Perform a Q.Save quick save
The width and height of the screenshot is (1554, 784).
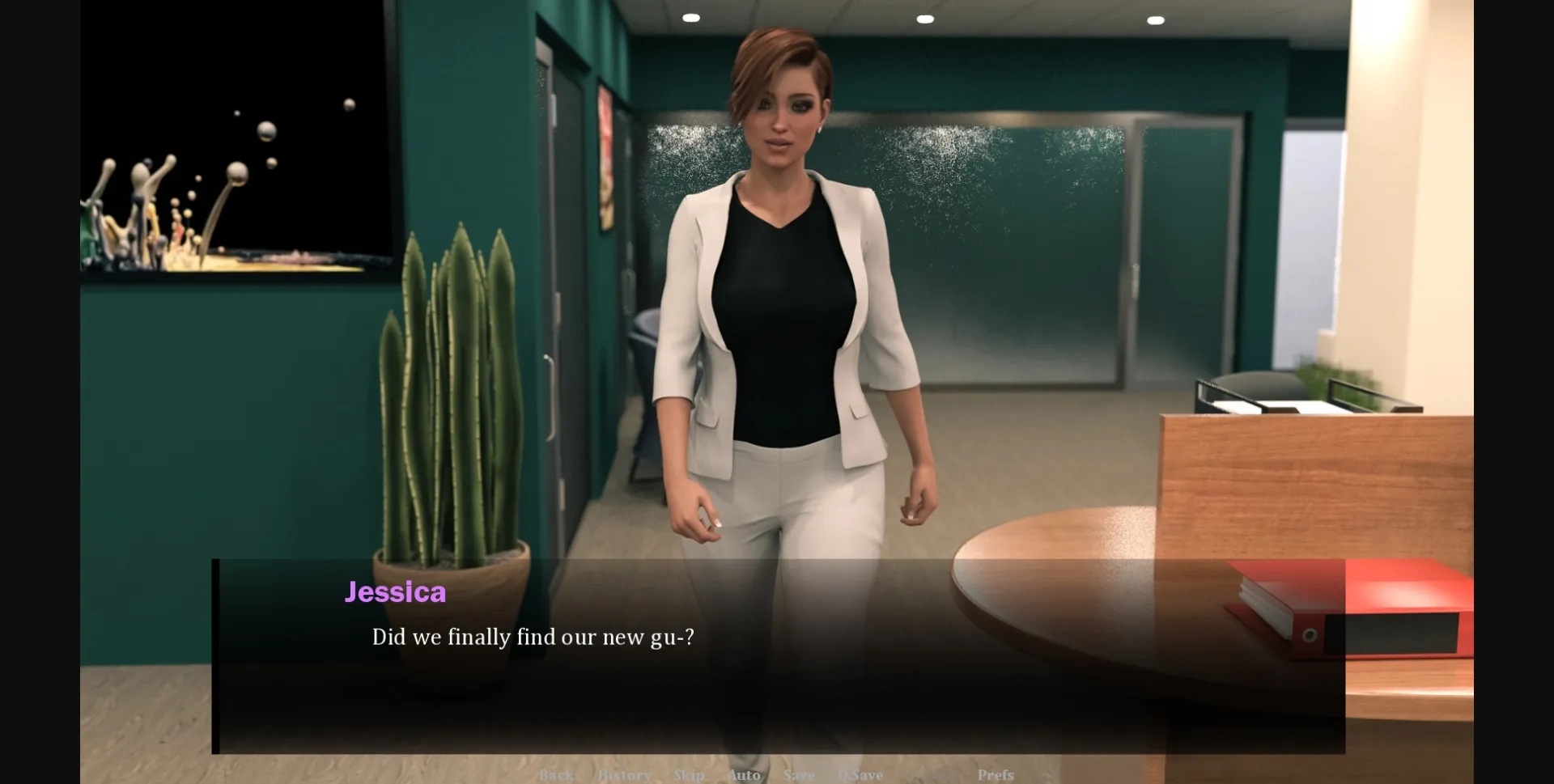point(863,775)
